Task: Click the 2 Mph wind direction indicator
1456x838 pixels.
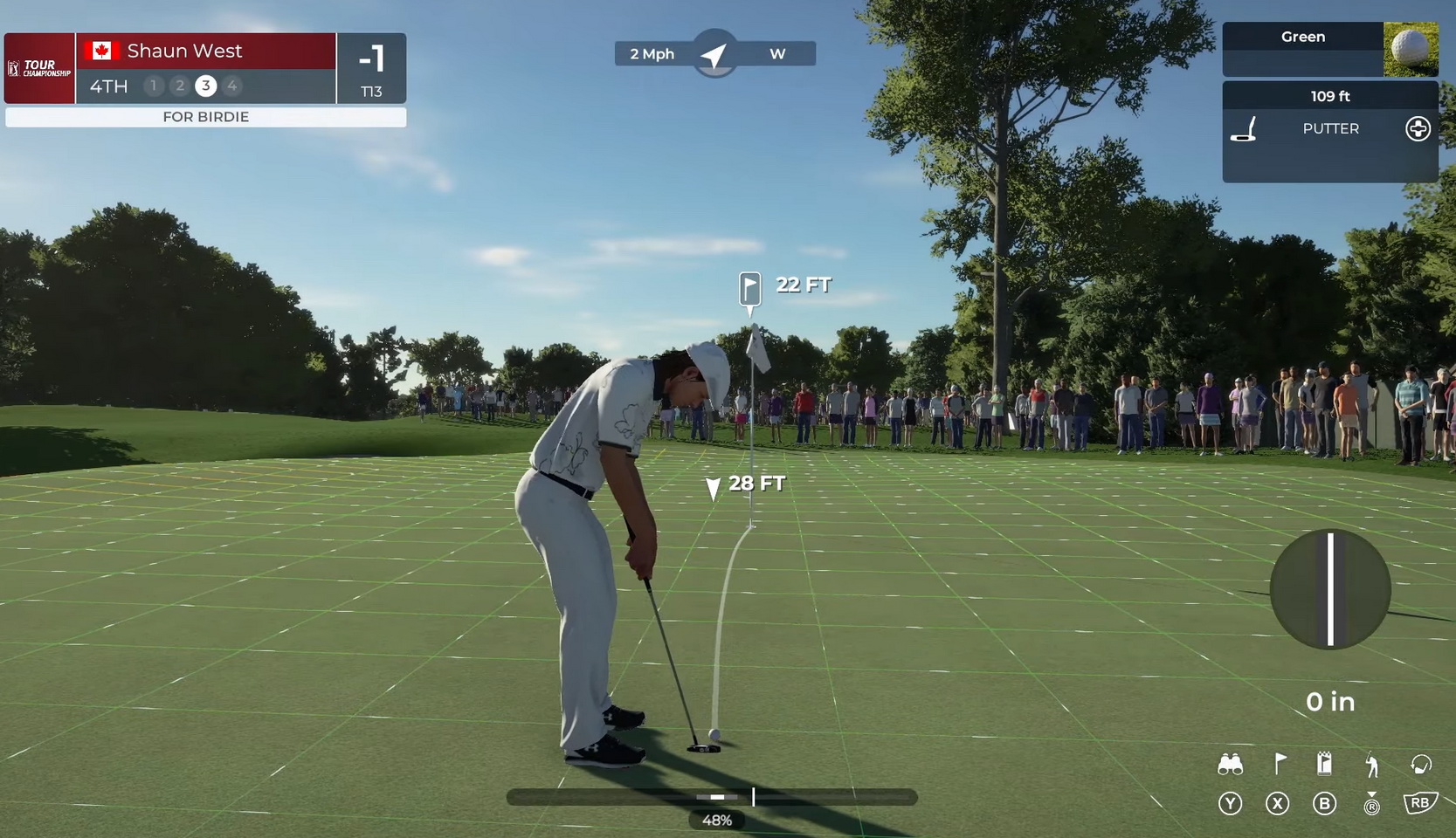Action: click(714, 54)
